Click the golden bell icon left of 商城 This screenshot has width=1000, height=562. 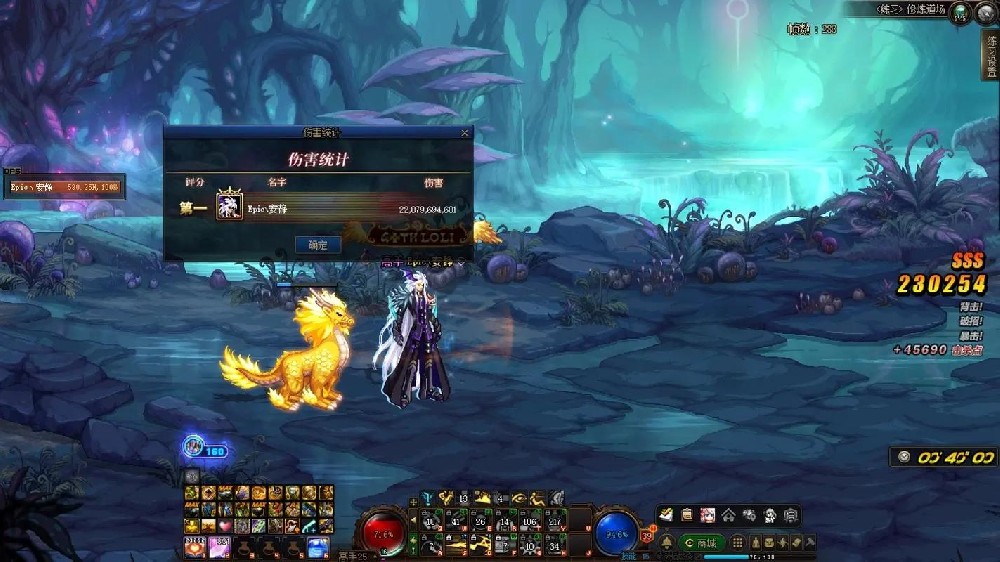point(666,542)
